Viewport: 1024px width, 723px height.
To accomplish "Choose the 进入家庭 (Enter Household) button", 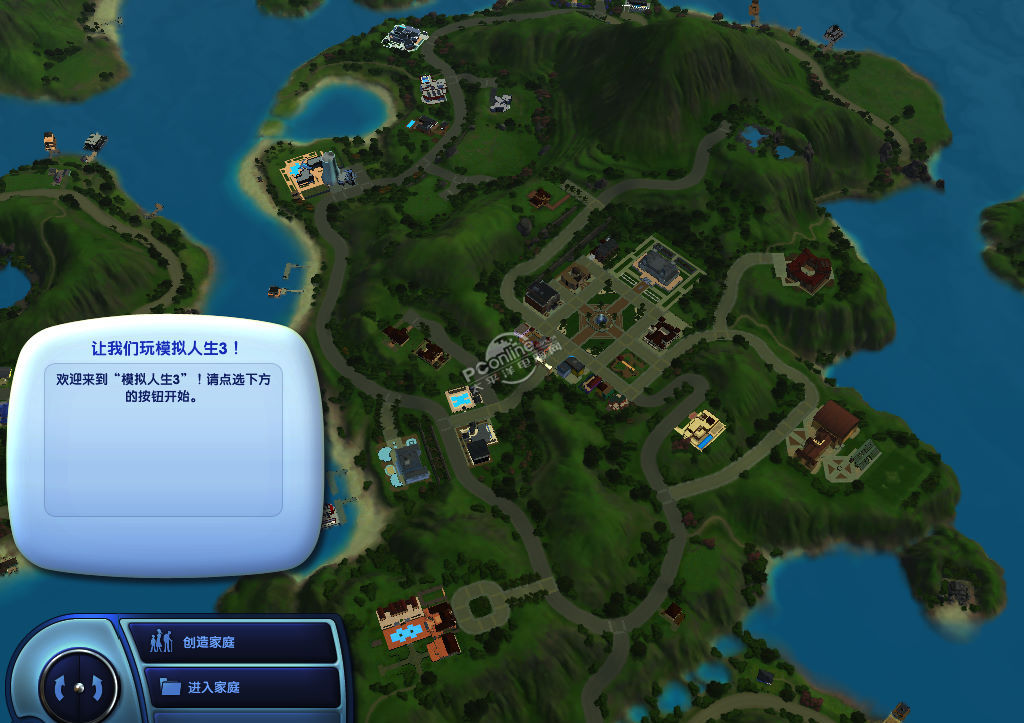I will click(x=230, y=687).
